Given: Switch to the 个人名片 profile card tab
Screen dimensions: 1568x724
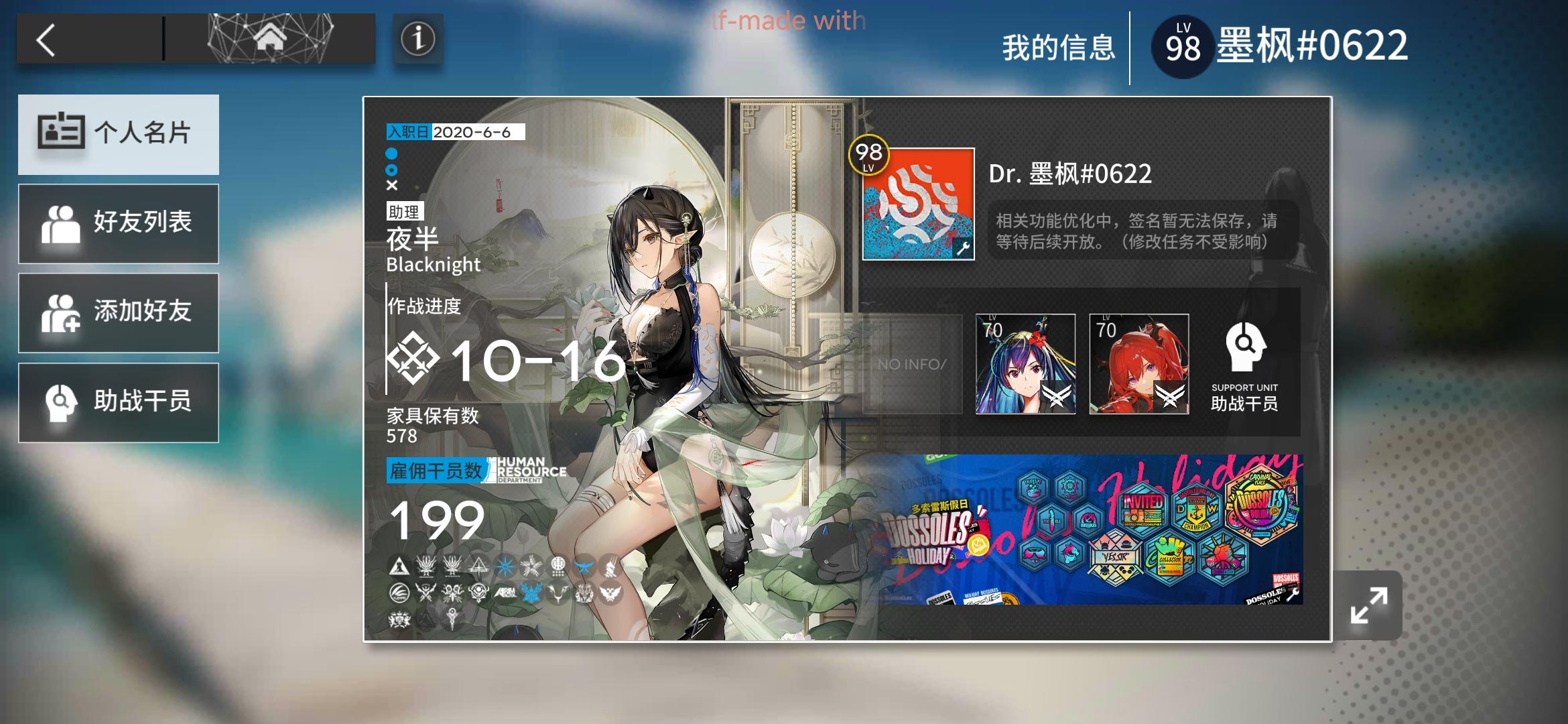Looking at the screenshot, I should (119, 134).
